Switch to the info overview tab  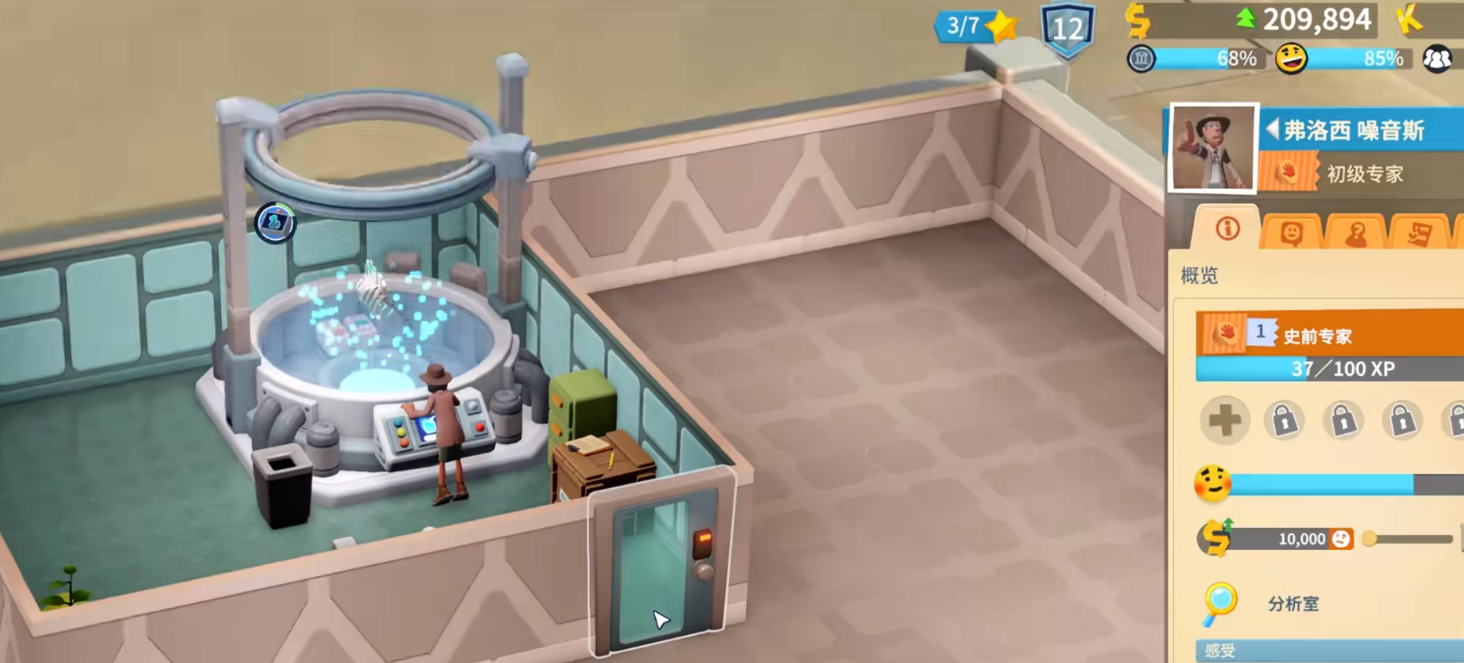coord(1227,229)
